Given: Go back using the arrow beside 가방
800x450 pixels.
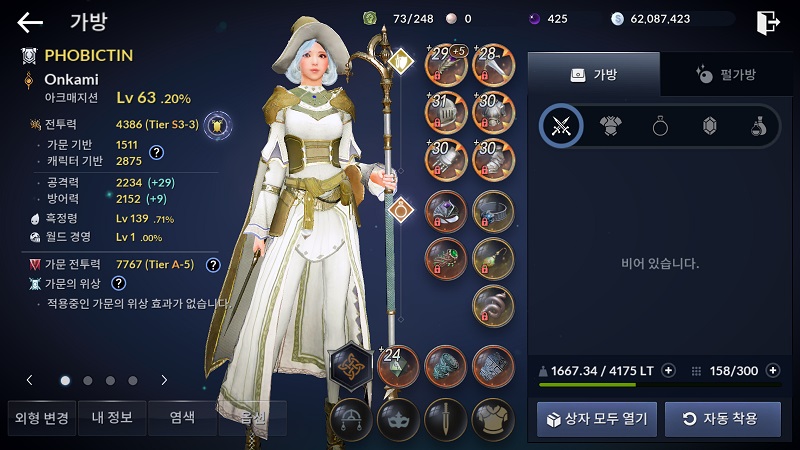Looking at the screenshot, I should (30, 22).
